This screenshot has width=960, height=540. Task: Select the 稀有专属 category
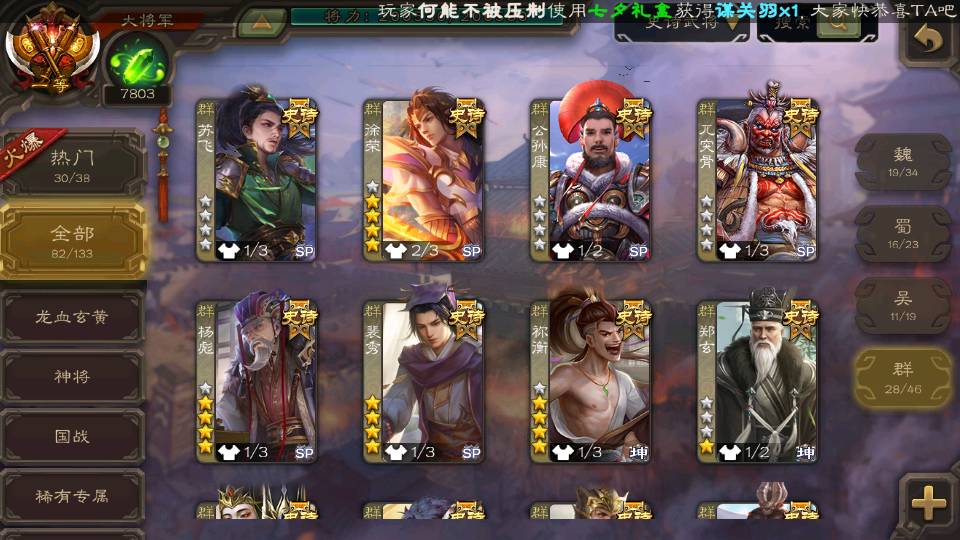pos(72,496)
